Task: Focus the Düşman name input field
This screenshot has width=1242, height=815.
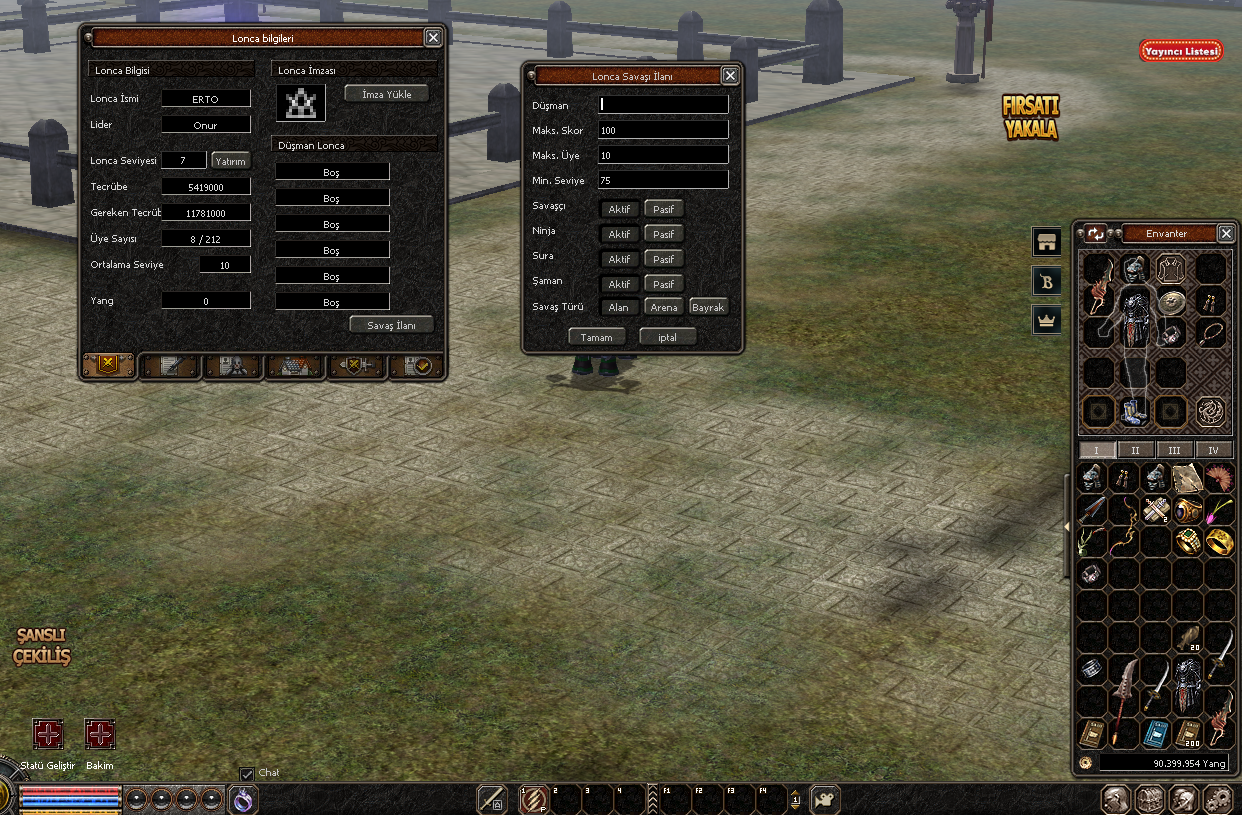Action: tap(663, 104)
